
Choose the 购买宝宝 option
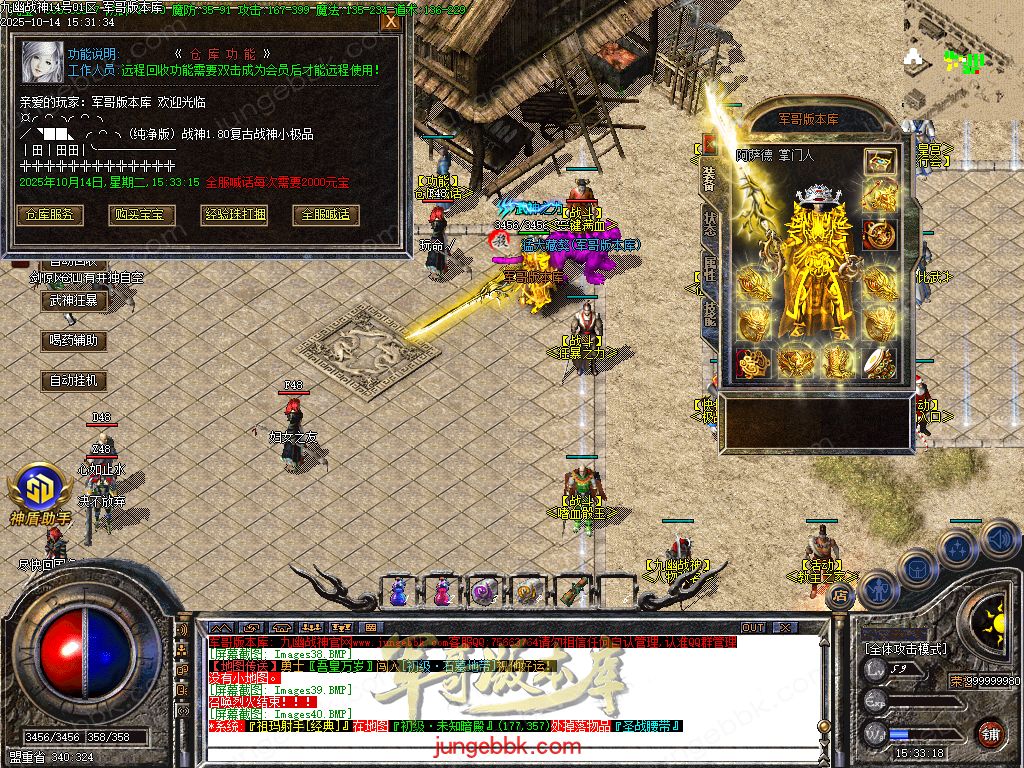(x=143, y=215)
